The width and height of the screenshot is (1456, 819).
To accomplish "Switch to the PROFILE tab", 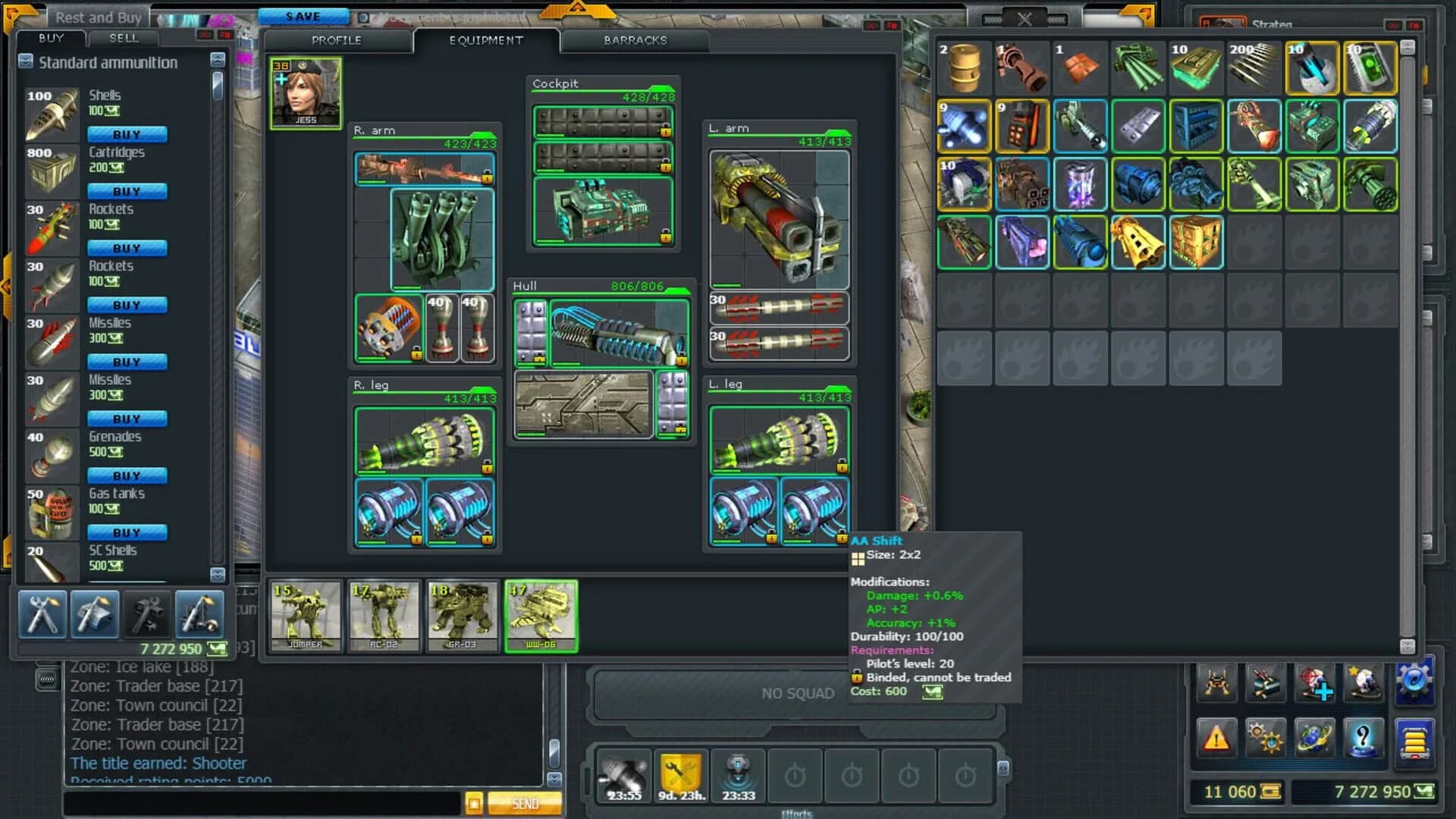I will pos(337,41).
